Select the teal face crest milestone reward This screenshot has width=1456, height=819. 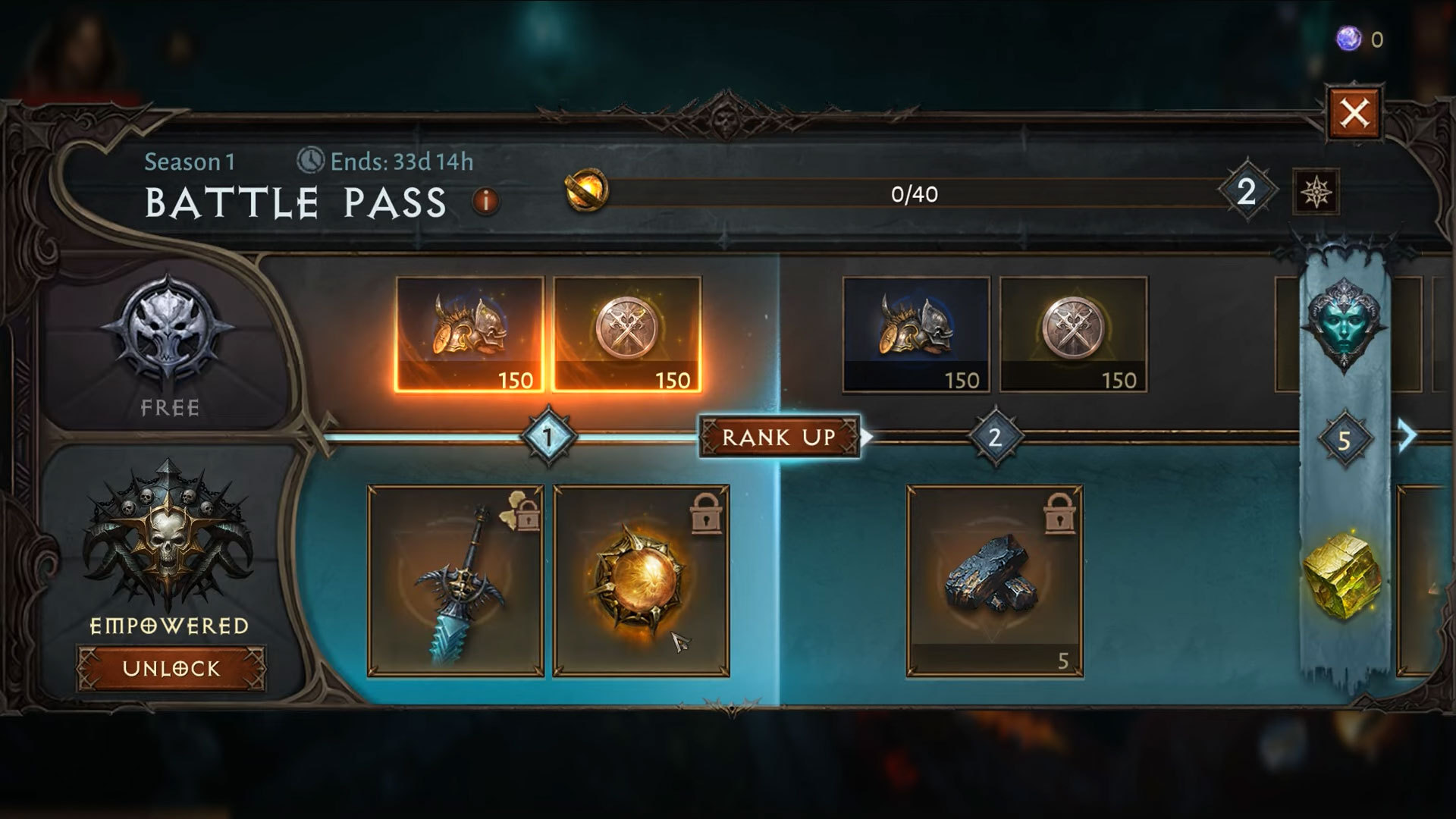tap(1344, 325)
